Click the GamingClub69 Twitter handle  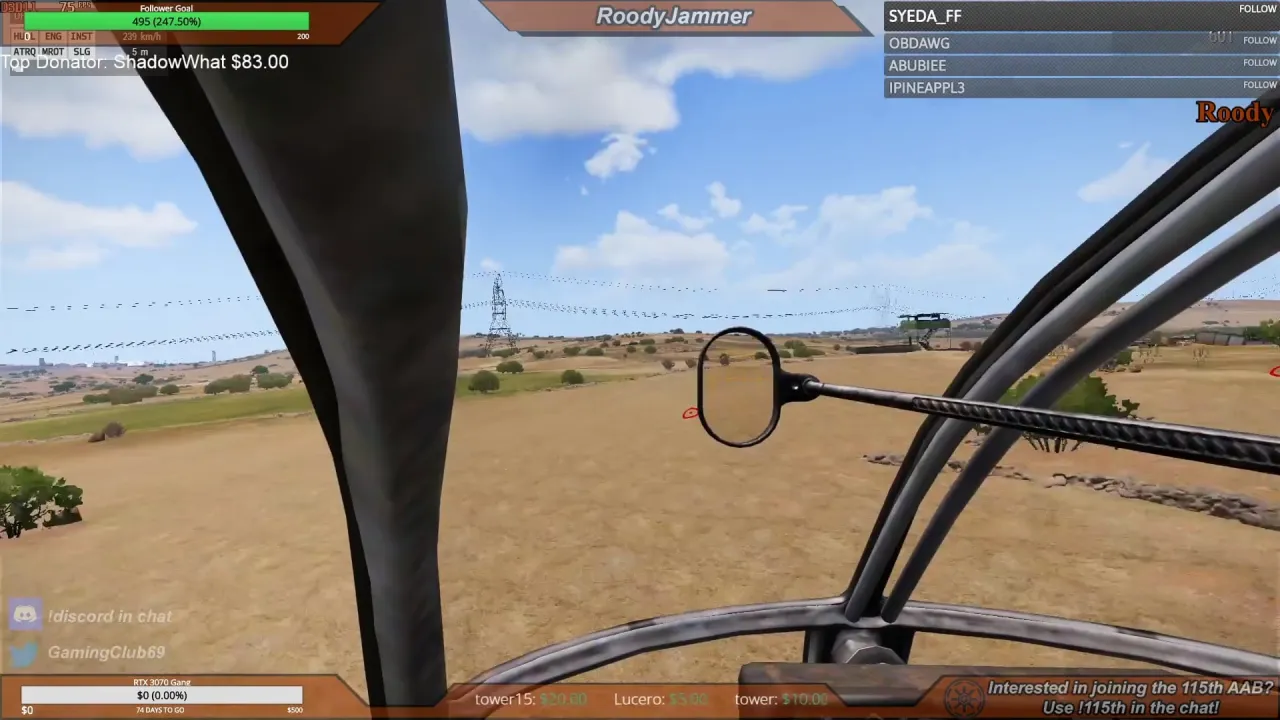point(106,652)
